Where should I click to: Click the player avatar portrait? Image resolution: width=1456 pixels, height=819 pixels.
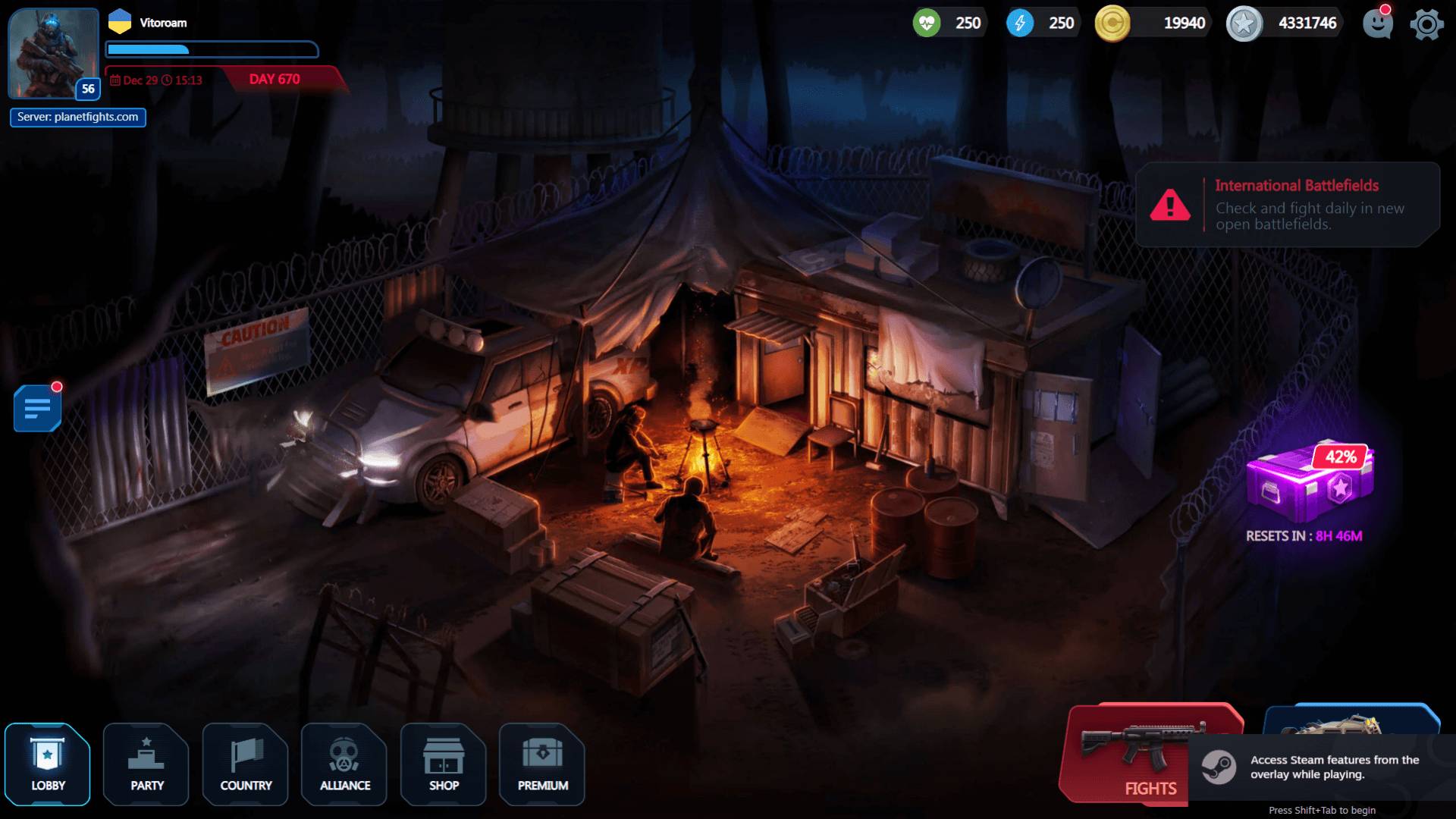point(54,53)
